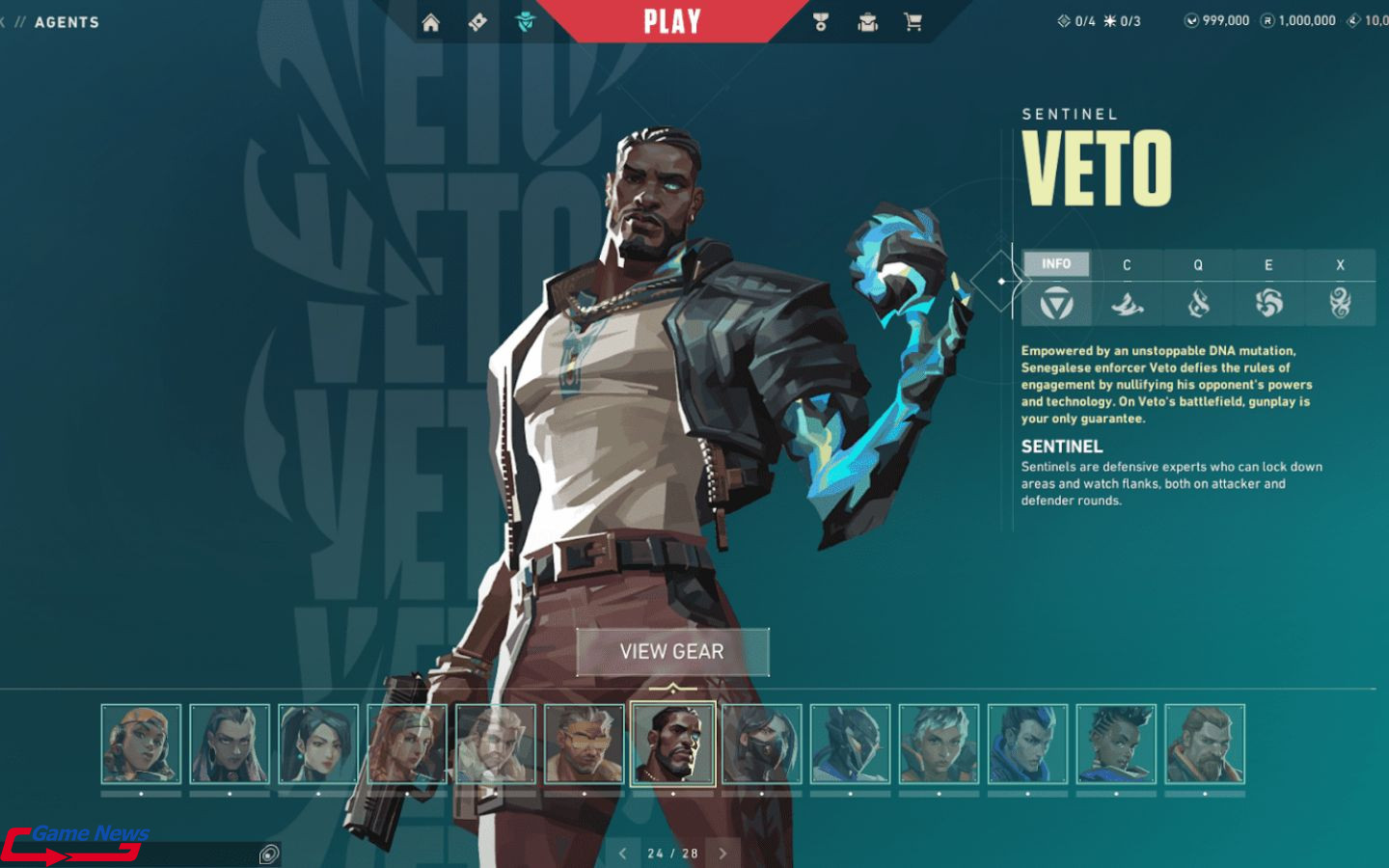1389x868 pixels.
Task: Open the Home screen icon
Action: [430, 21]
